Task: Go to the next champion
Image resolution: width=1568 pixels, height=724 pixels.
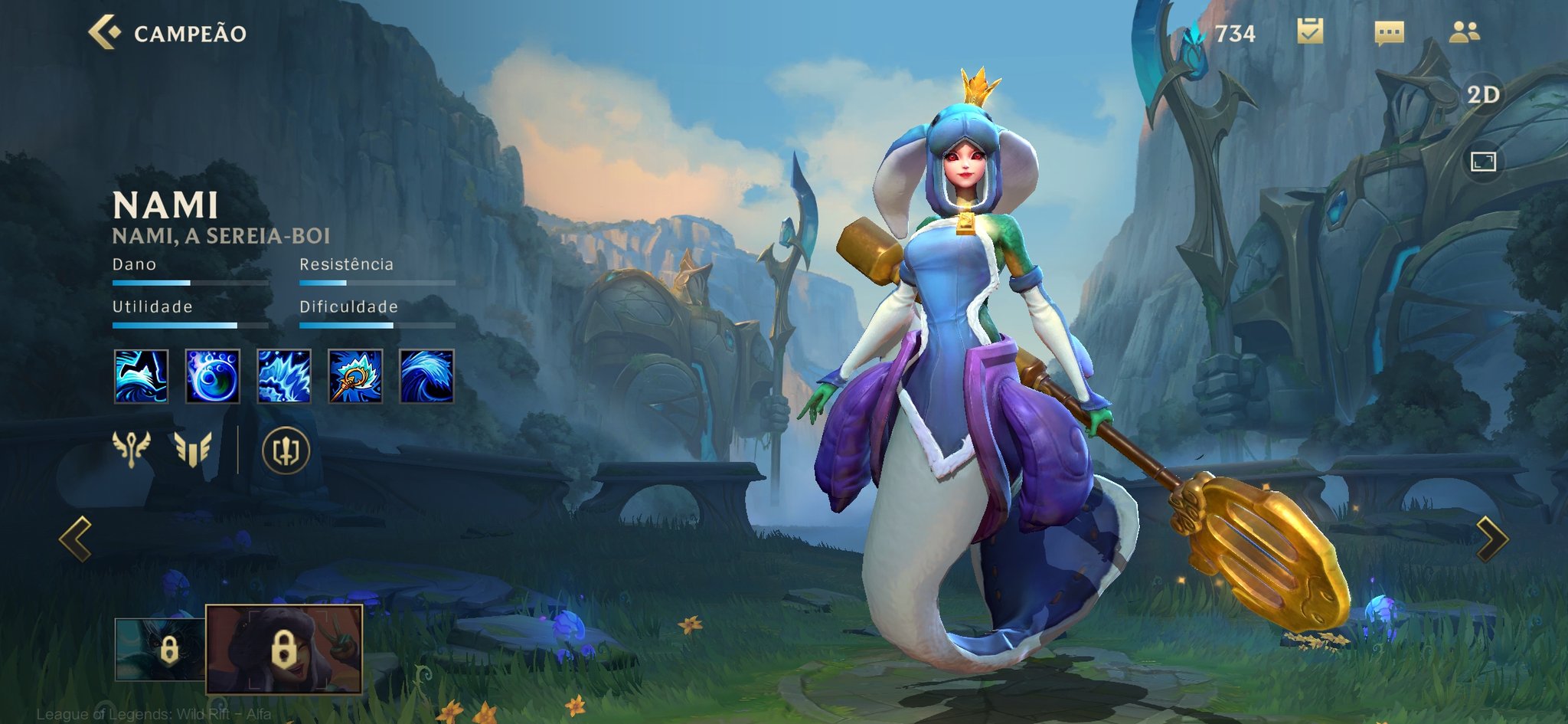Action: tap(1491, 539)
